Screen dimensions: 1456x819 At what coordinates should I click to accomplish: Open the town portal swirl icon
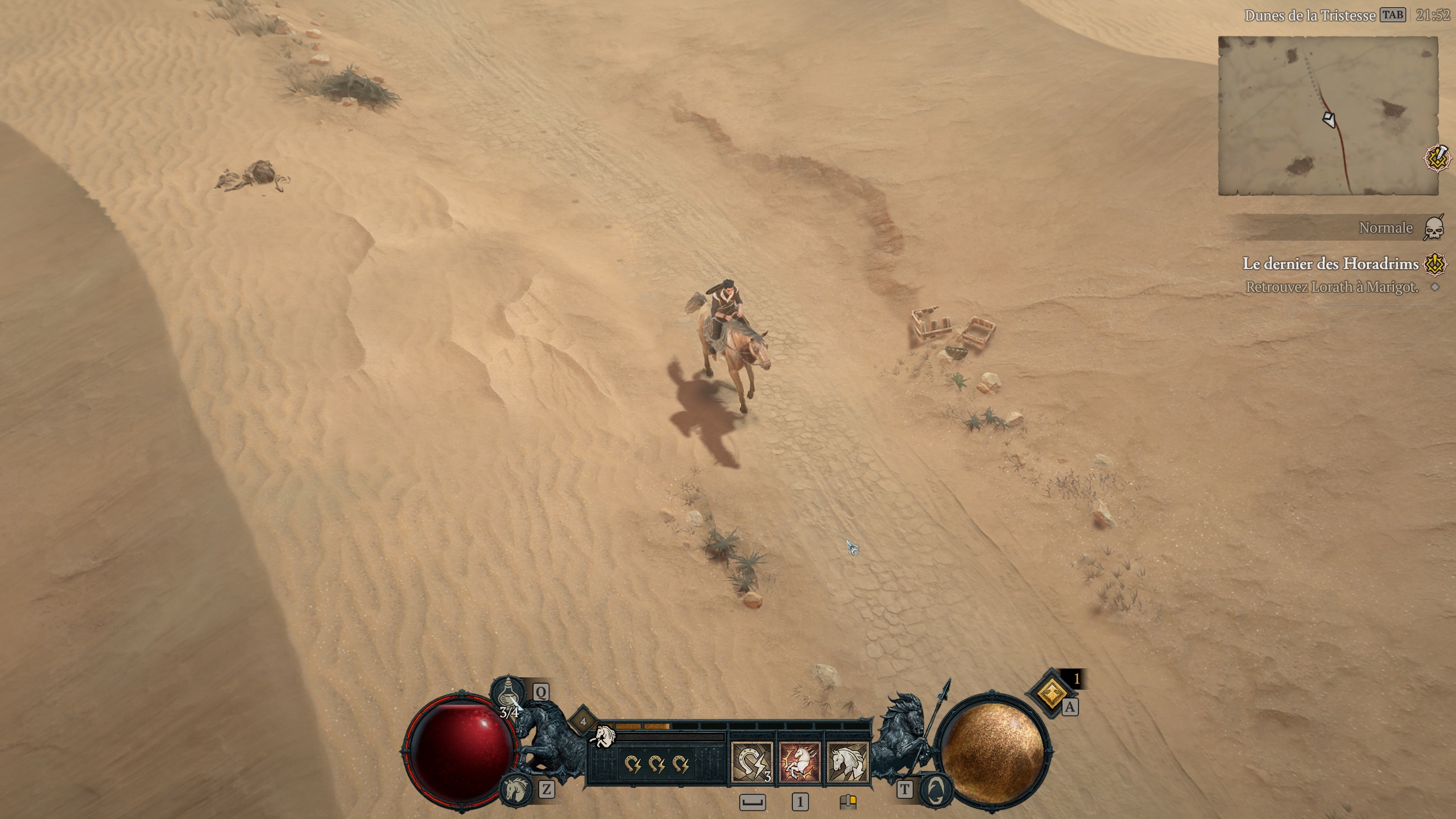coord(934,789)
